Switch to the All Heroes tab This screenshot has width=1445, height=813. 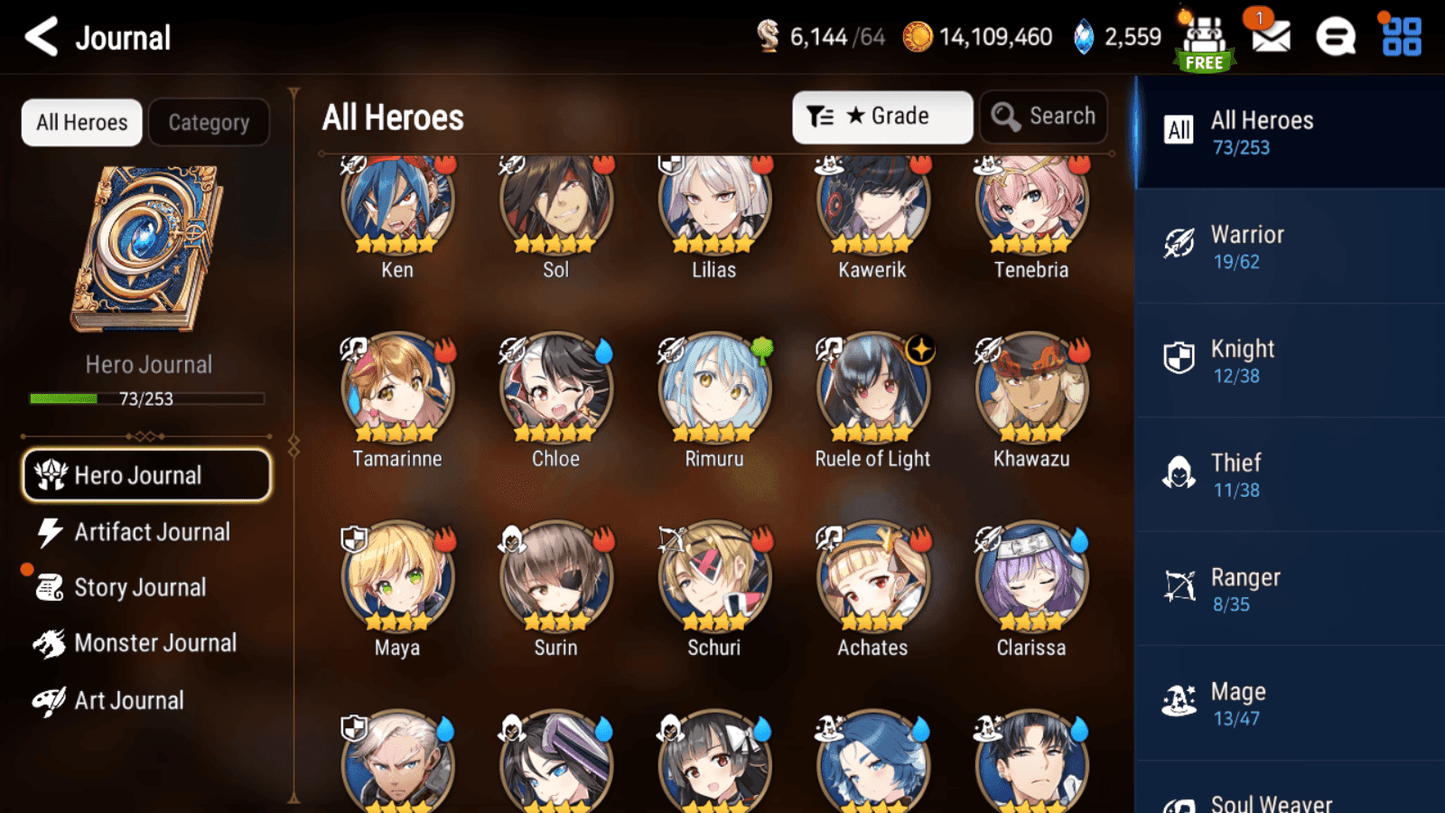(81, 122)
